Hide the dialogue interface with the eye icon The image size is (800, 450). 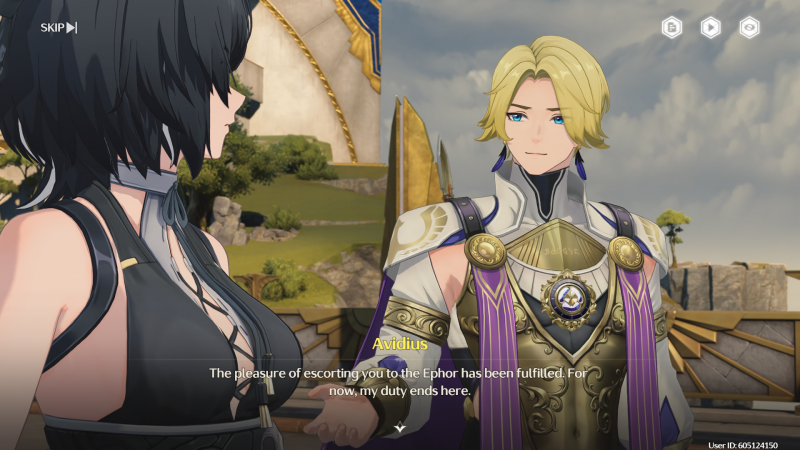748,27
